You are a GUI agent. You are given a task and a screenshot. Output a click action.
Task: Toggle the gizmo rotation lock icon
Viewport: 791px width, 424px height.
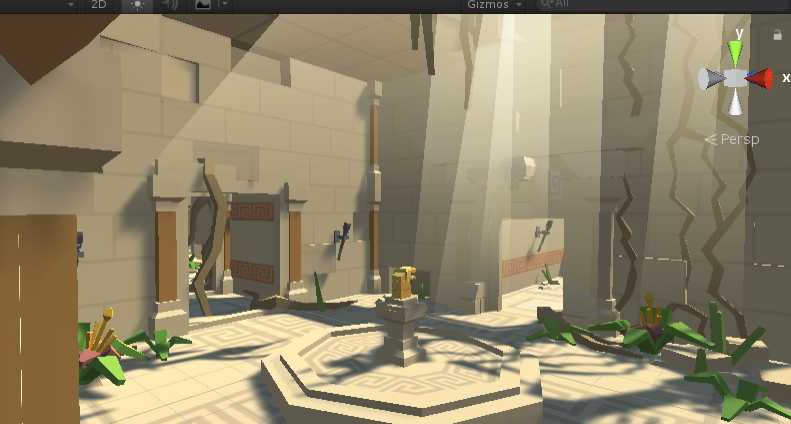point(778,35)
